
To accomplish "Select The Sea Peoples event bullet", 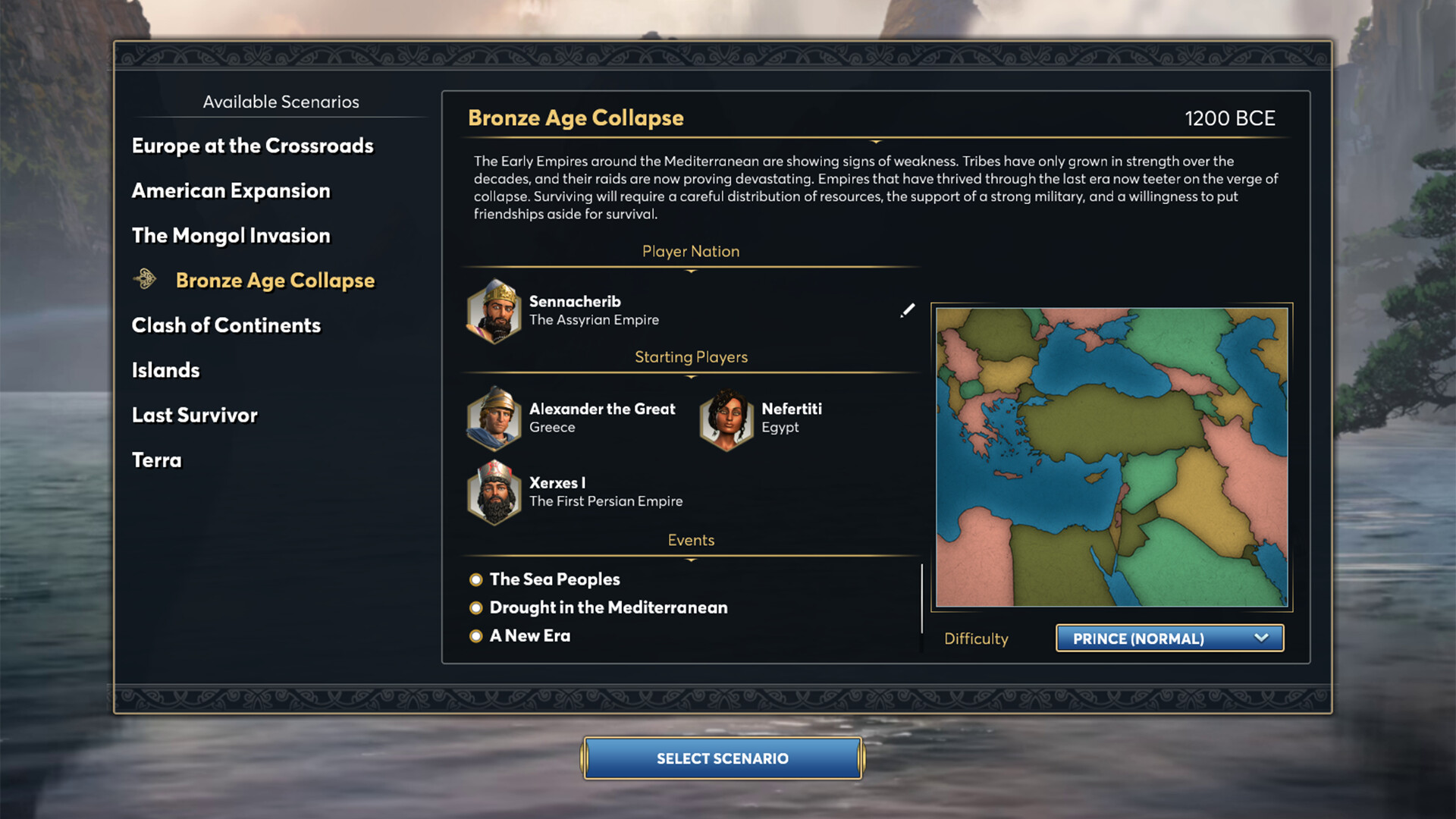I will 475,579.
